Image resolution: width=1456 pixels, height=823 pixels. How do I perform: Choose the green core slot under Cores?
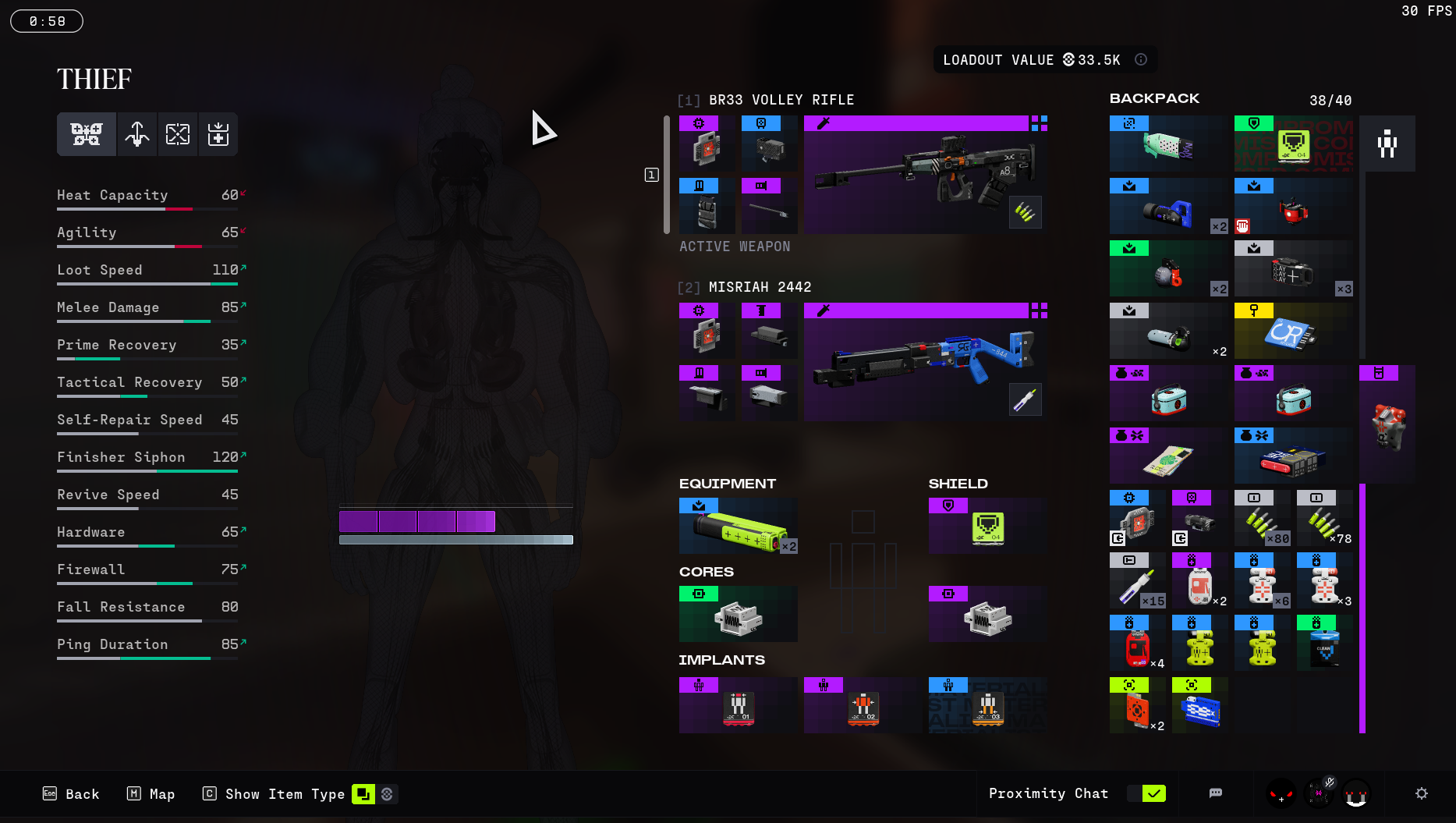738,615
